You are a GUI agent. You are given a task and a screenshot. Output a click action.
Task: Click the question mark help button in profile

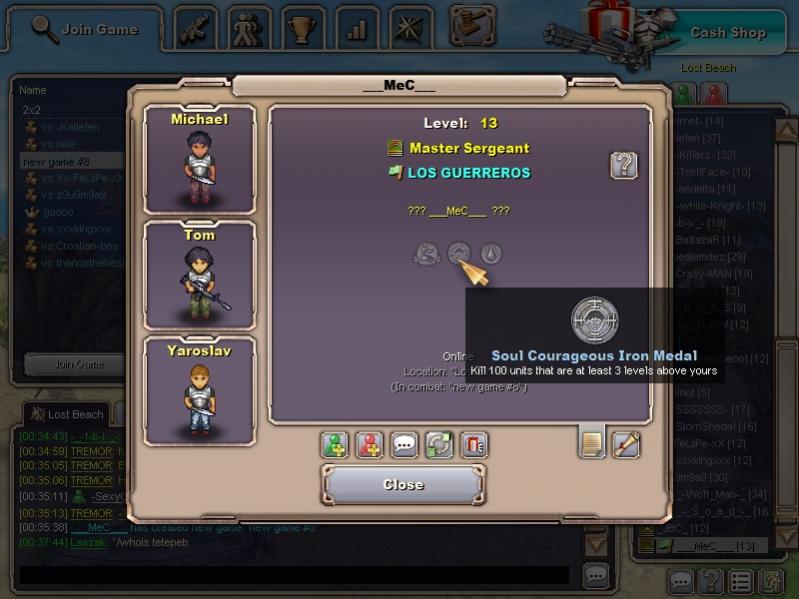624,165
